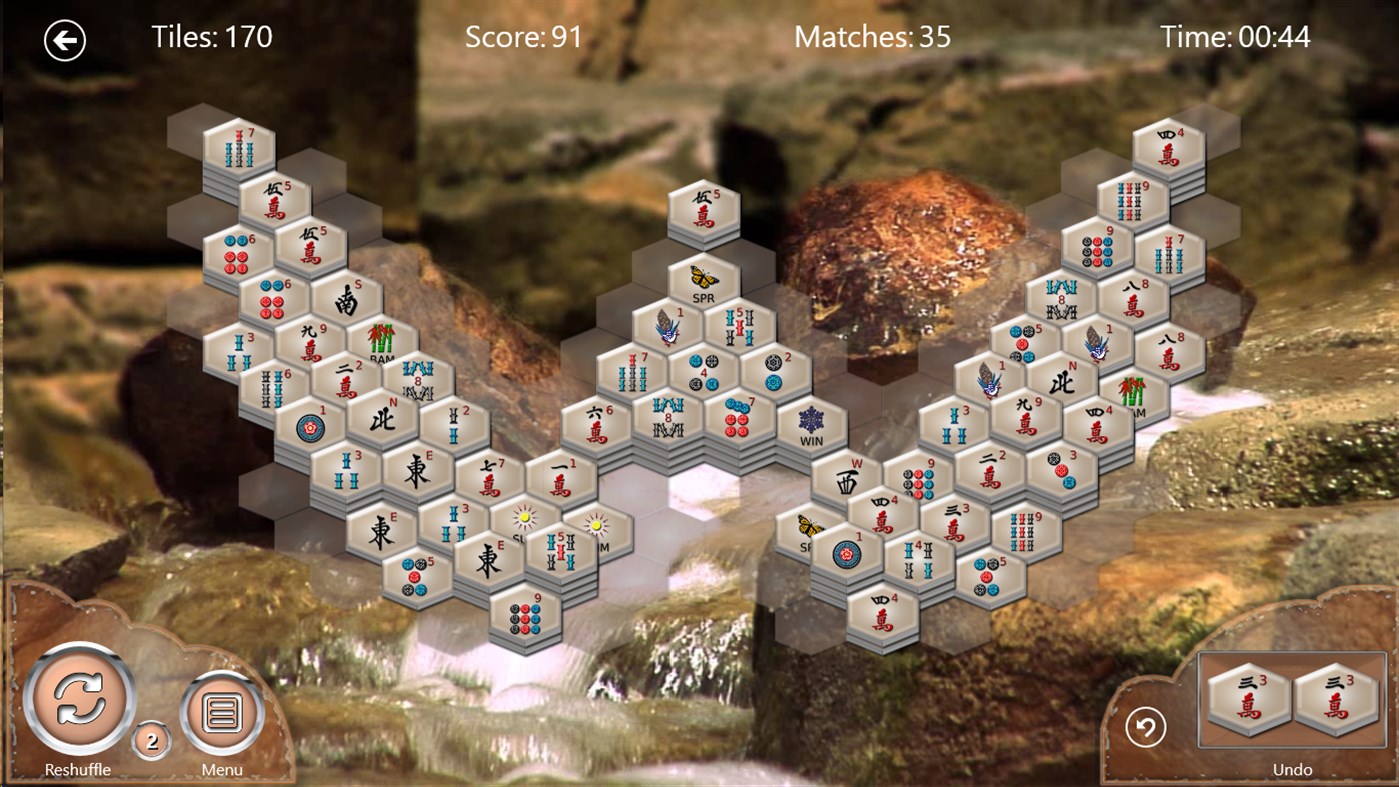The width and height of the screenshot is (1399, 787).
Task: Pick the four circles tile
Action: click(x=704, y=371)
